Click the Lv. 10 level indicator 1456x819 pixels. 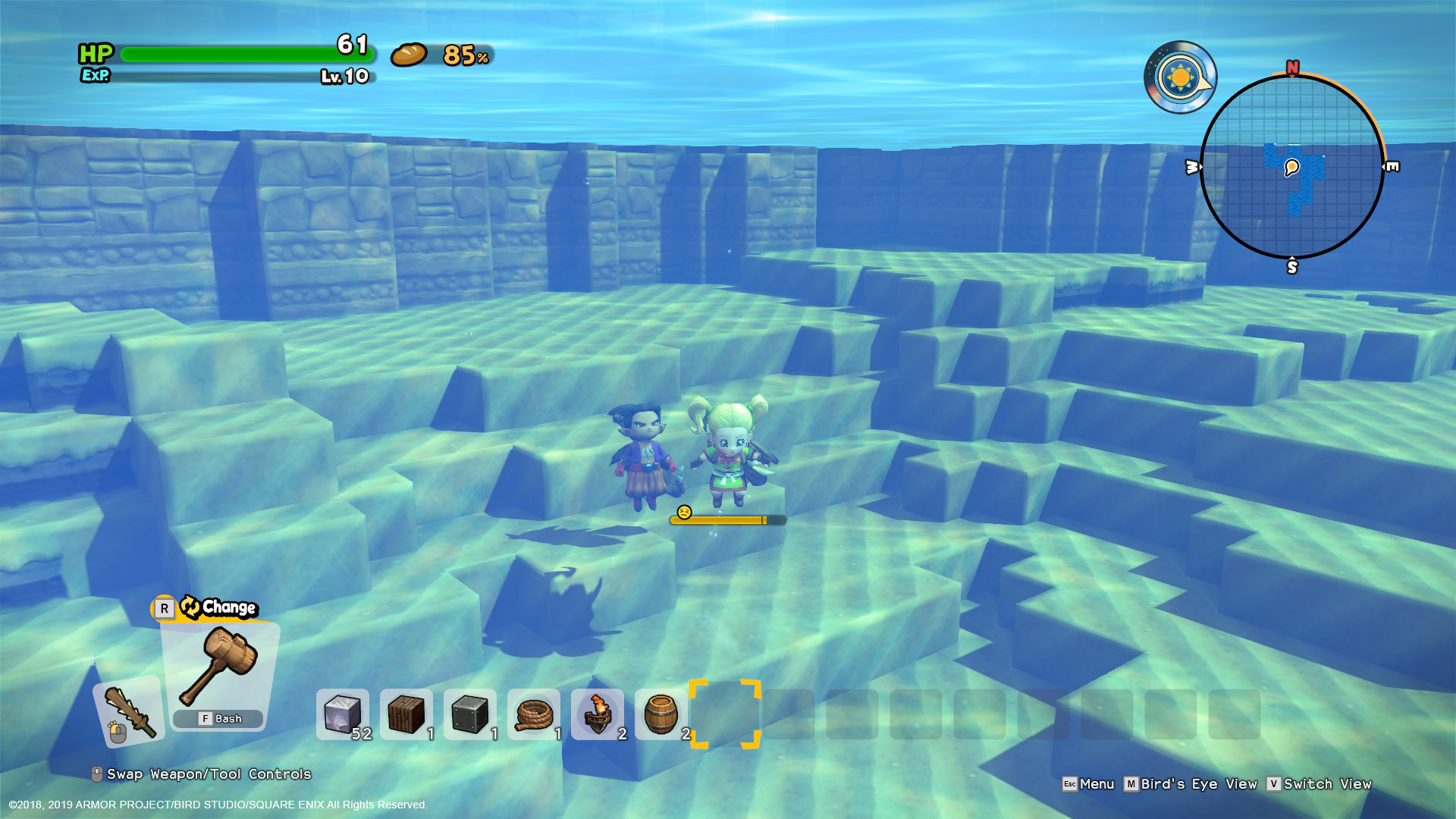(x=344, y=76)
